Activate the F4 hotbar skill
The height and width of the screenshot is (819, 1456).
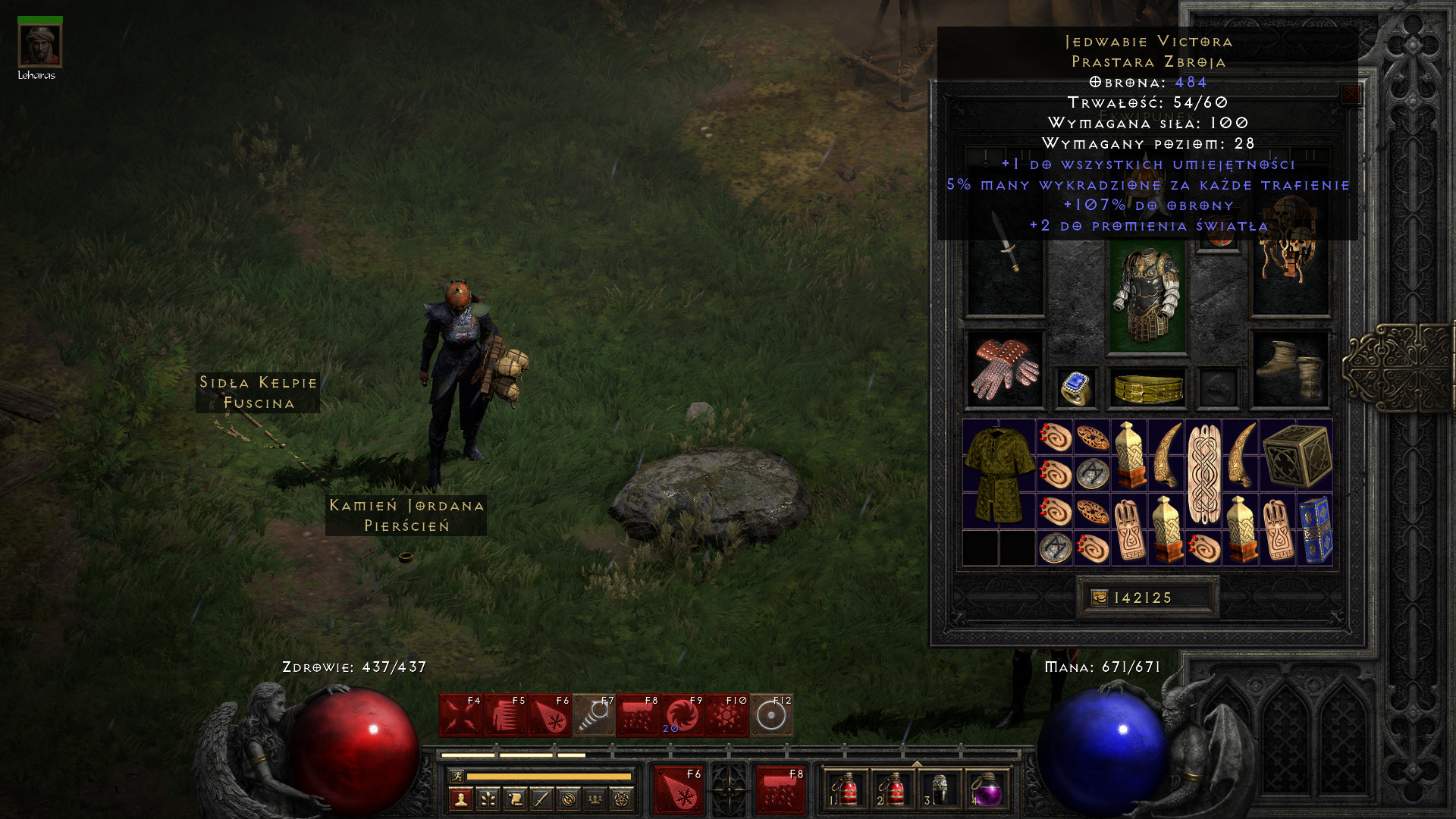(x=461, y=715)
